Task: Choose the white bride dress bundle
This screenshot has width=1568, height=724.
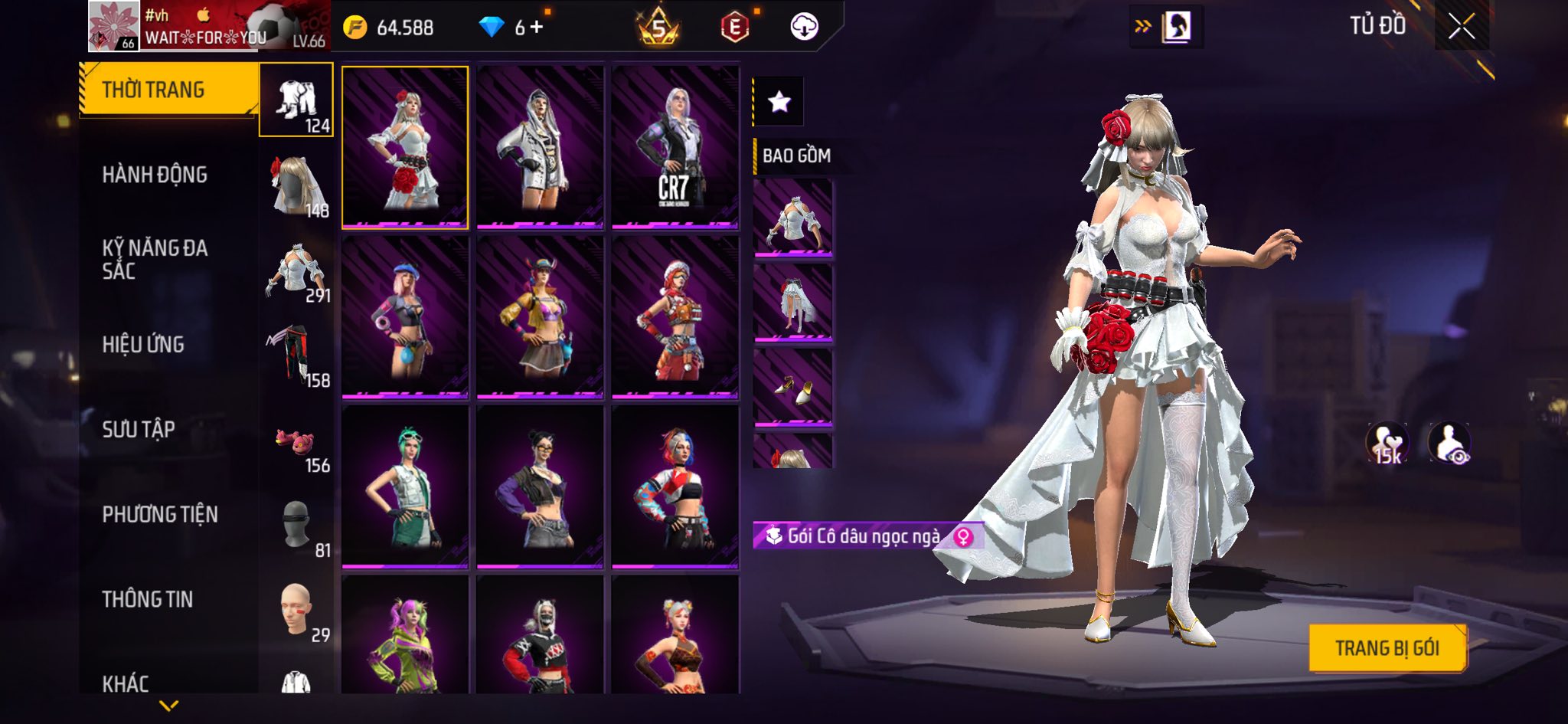Action: (x=405, y=147)
